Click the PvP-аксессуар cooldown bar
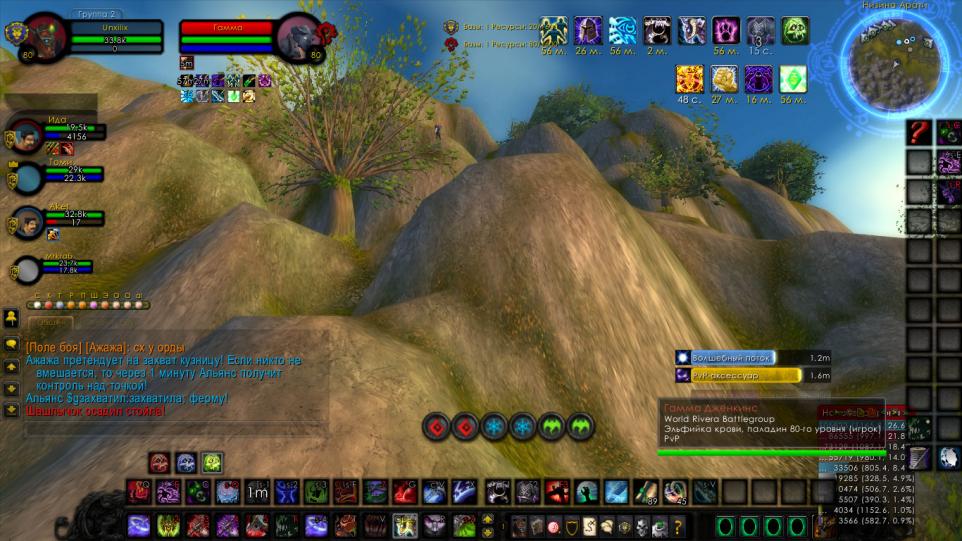The height and width of the screenshot is (541, 962). (738, 375)
